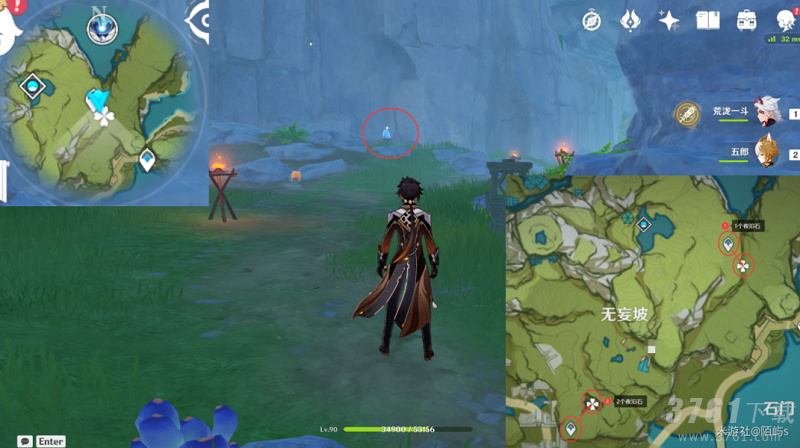Open the compass events icon
800x448 pixels.
594,20
